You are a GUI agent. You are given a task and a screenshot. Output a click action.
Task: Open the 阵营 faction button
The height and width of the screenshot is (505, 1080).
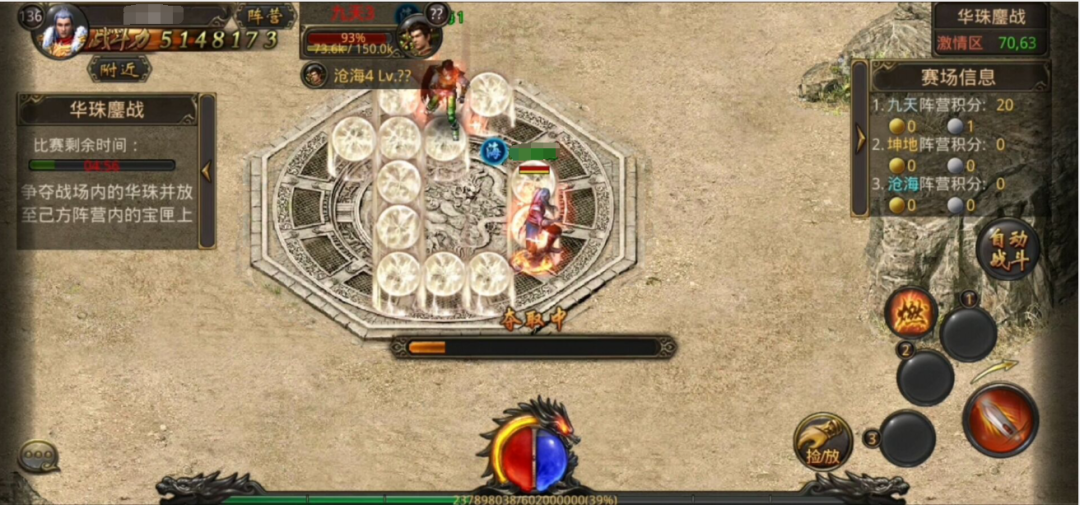click(265, 16)
